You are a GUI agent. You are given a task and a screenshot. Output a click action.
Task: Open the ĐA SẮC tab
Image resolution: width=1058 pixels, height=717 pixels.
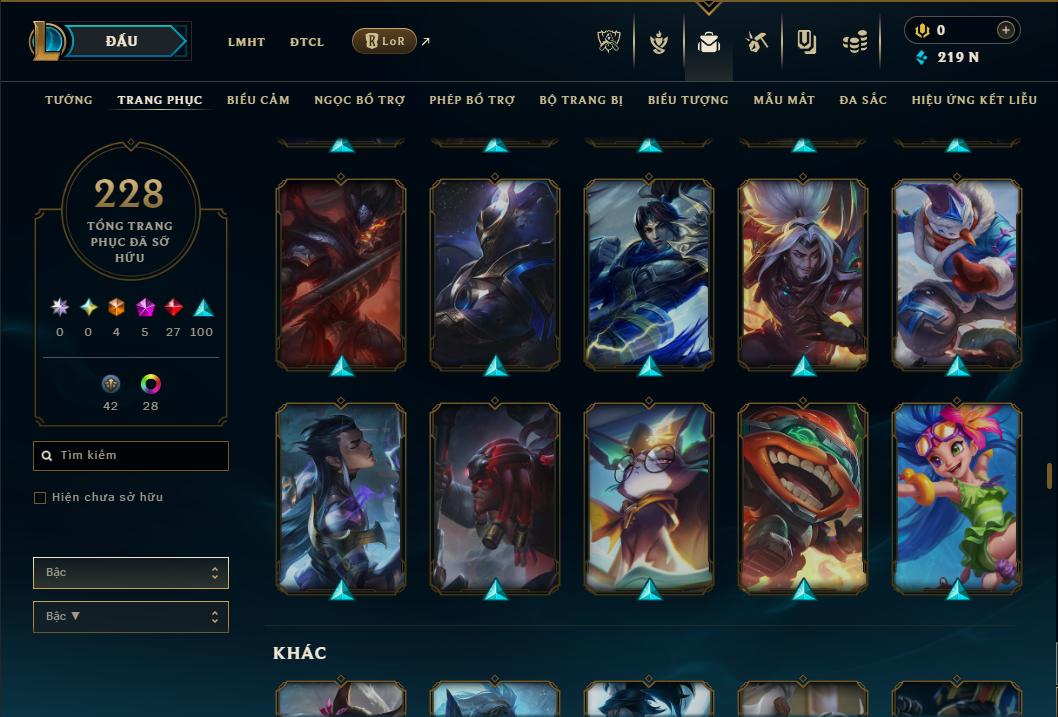click(x=863, y=100)
